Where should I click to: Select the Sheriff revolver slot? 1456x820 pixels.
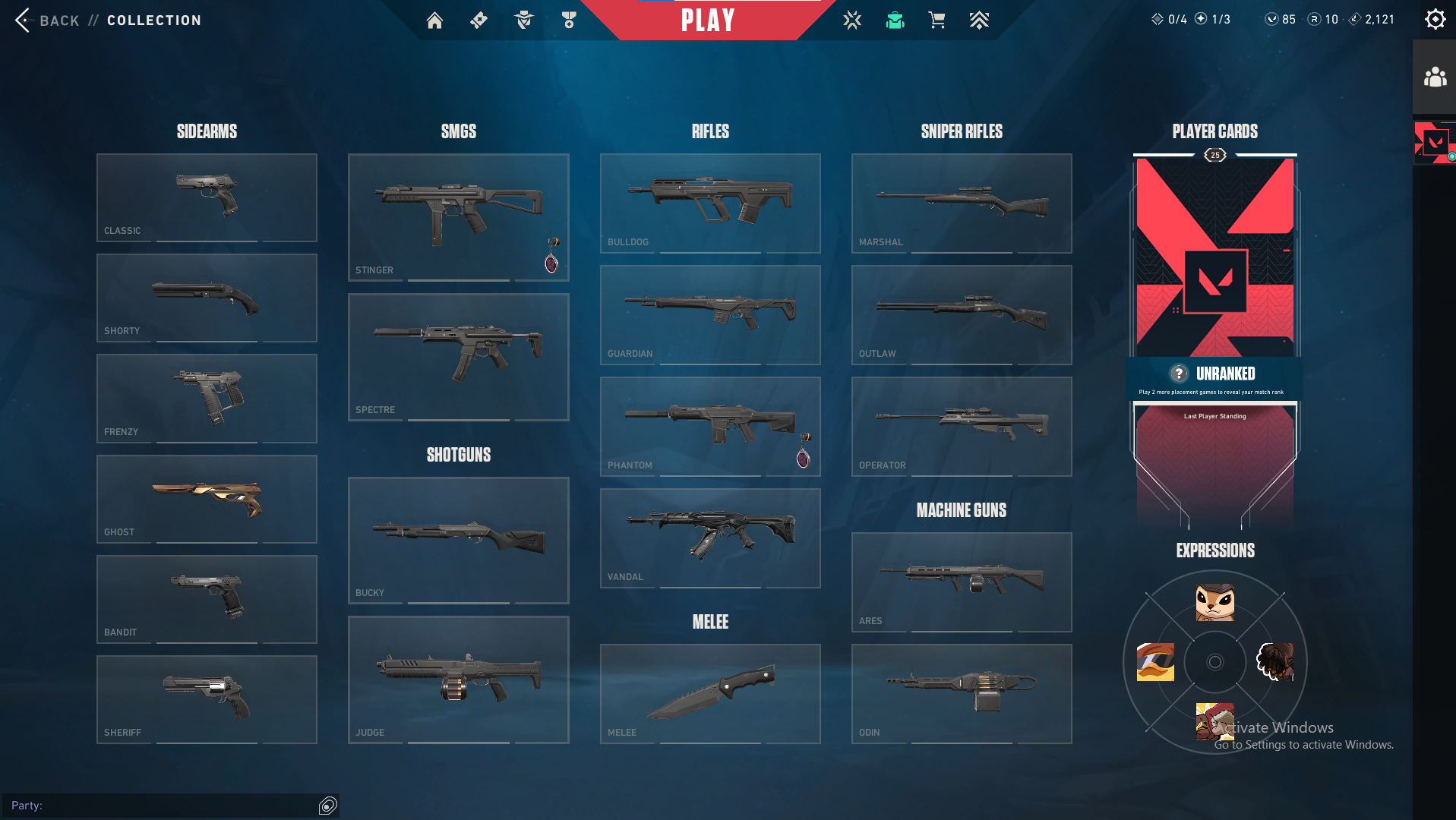tap(207, 699)
